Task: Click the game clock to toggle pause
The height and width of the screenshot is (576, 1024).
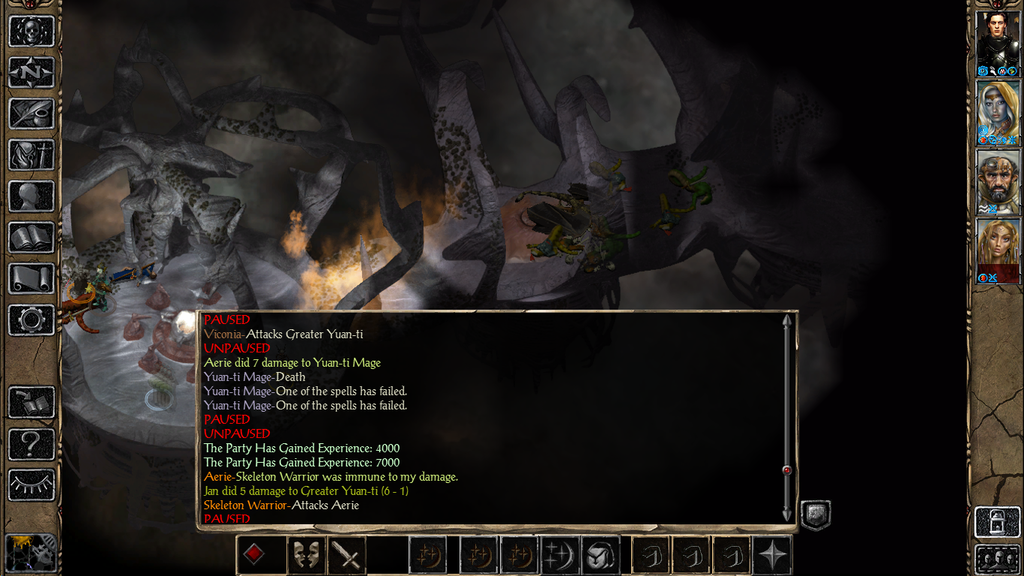Action: 30,551
